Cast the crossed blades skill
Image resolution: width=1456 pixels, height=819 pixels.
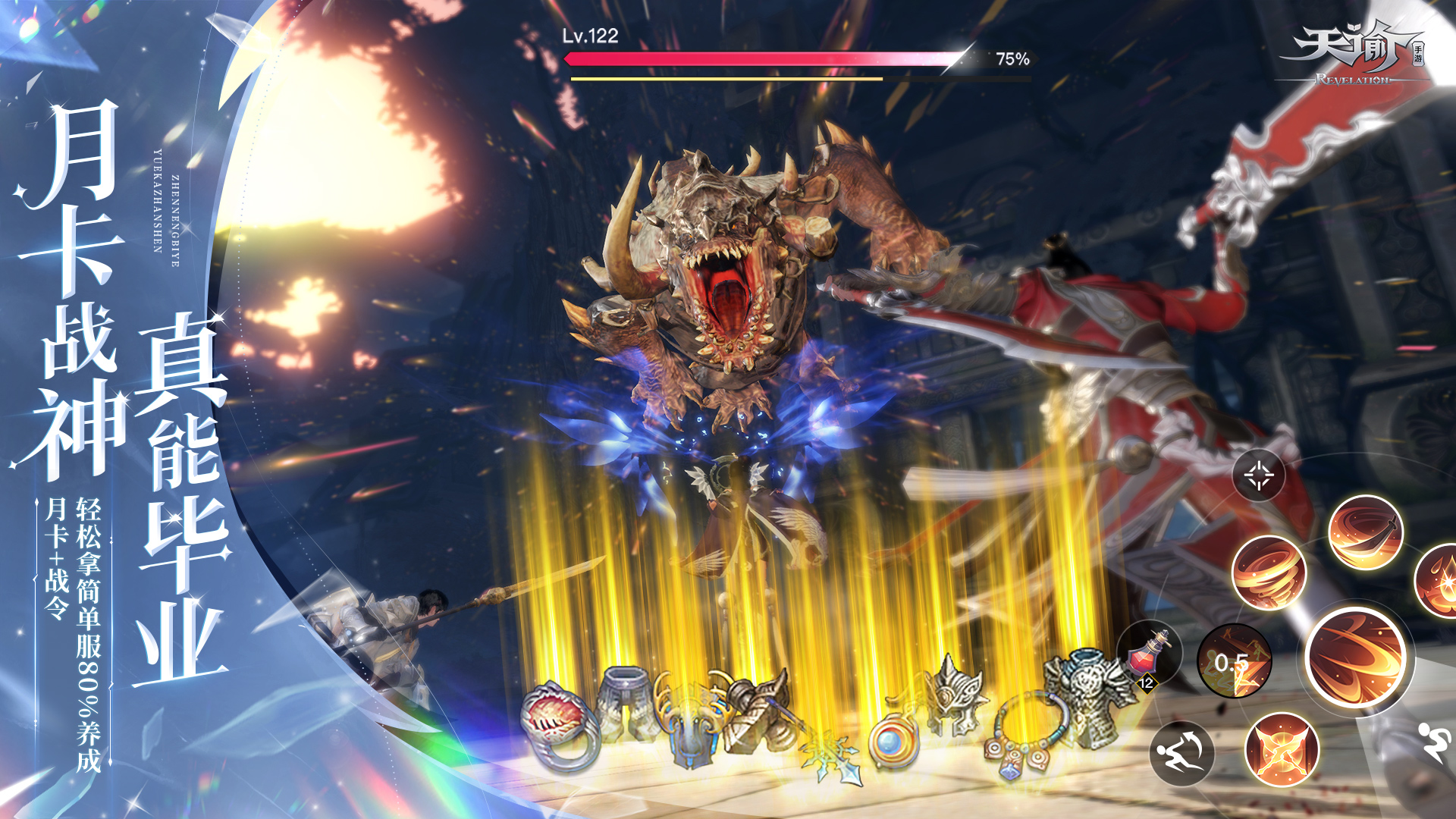(x=1282, y=750)
